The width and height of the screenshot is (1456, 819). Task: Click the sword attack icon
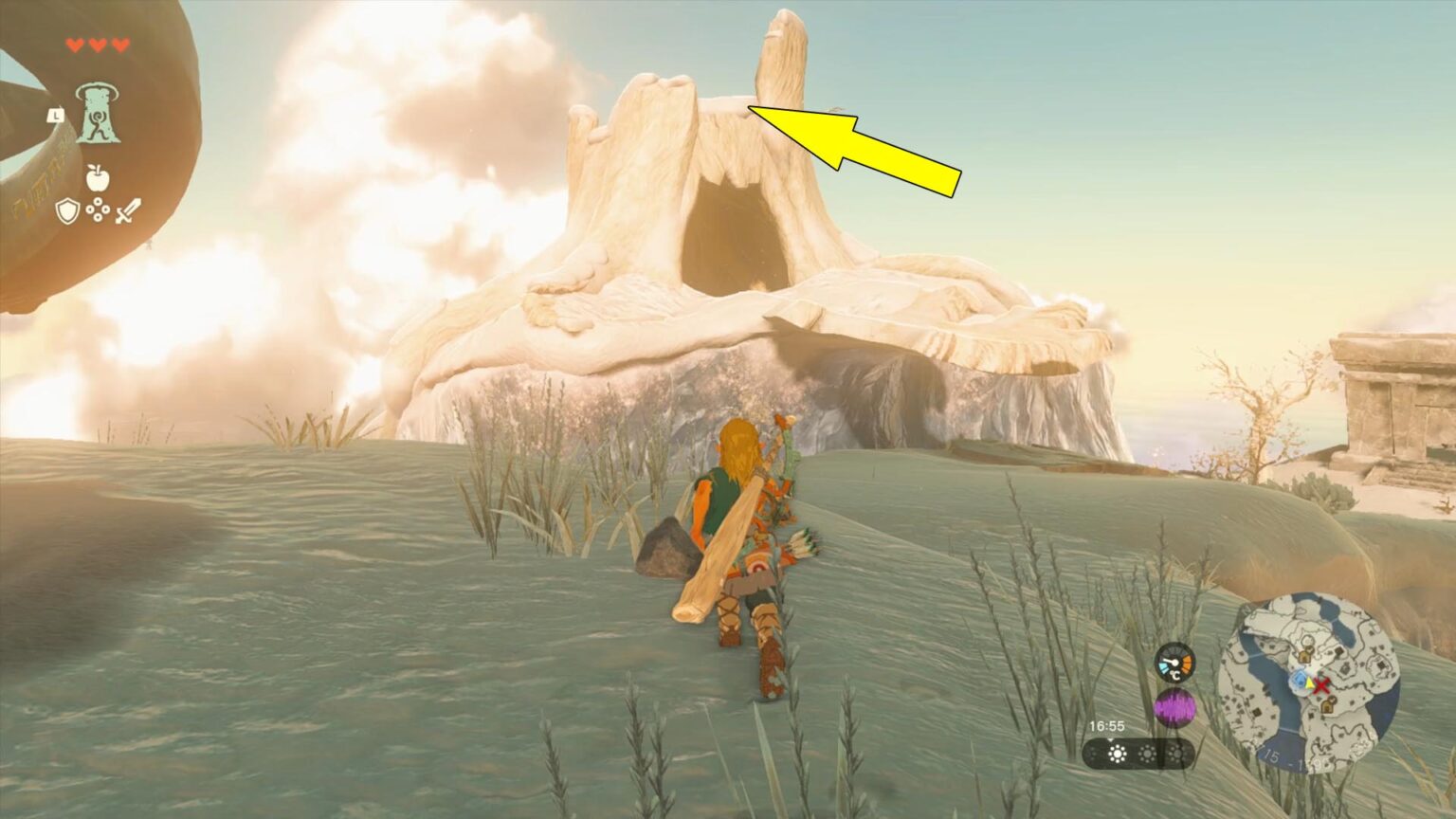pyautogui.click(x=128, y=212)
